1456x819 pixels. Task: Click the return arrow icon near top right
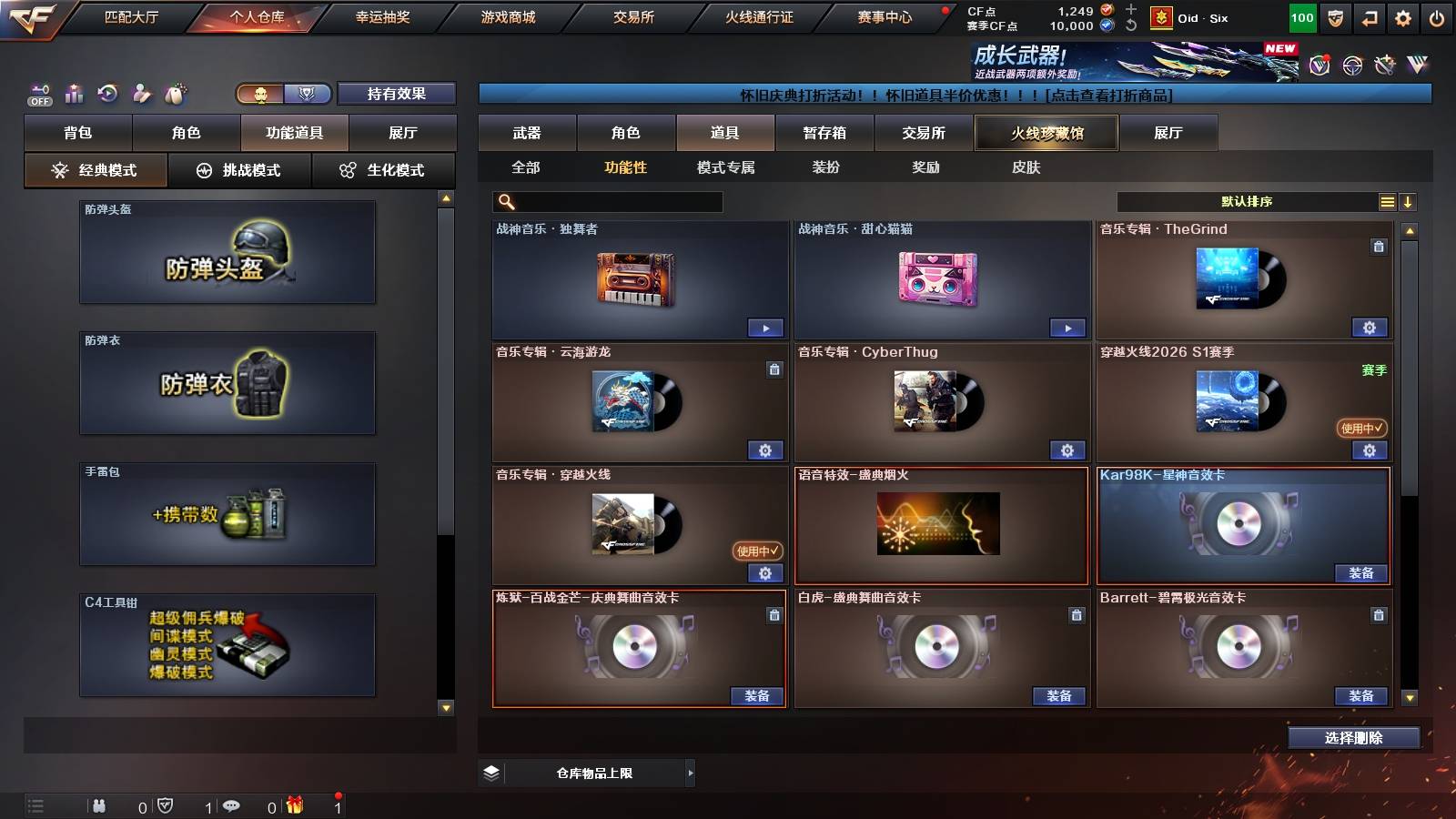coord(1368,16)
